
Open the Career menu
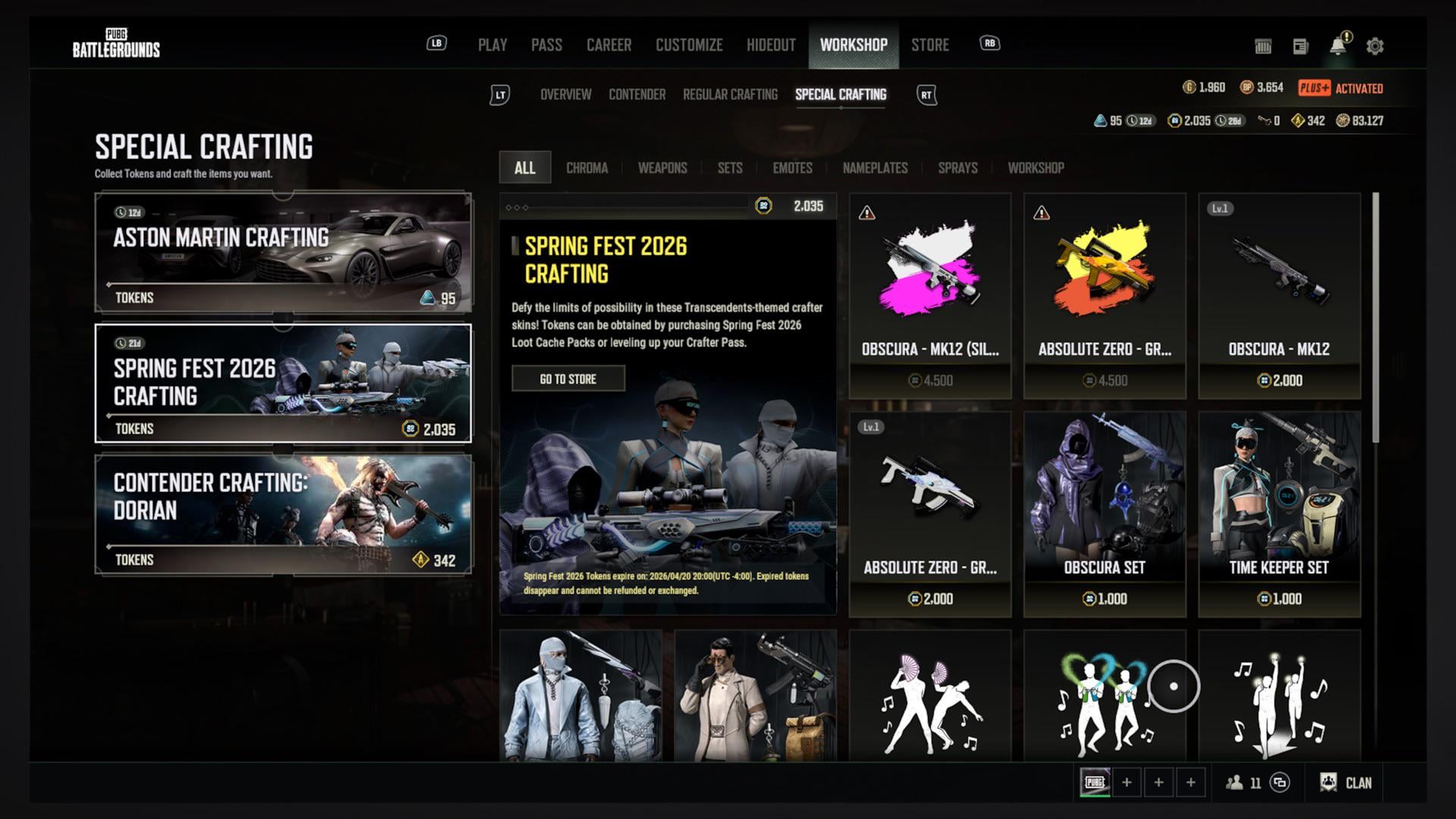point(608,45)
